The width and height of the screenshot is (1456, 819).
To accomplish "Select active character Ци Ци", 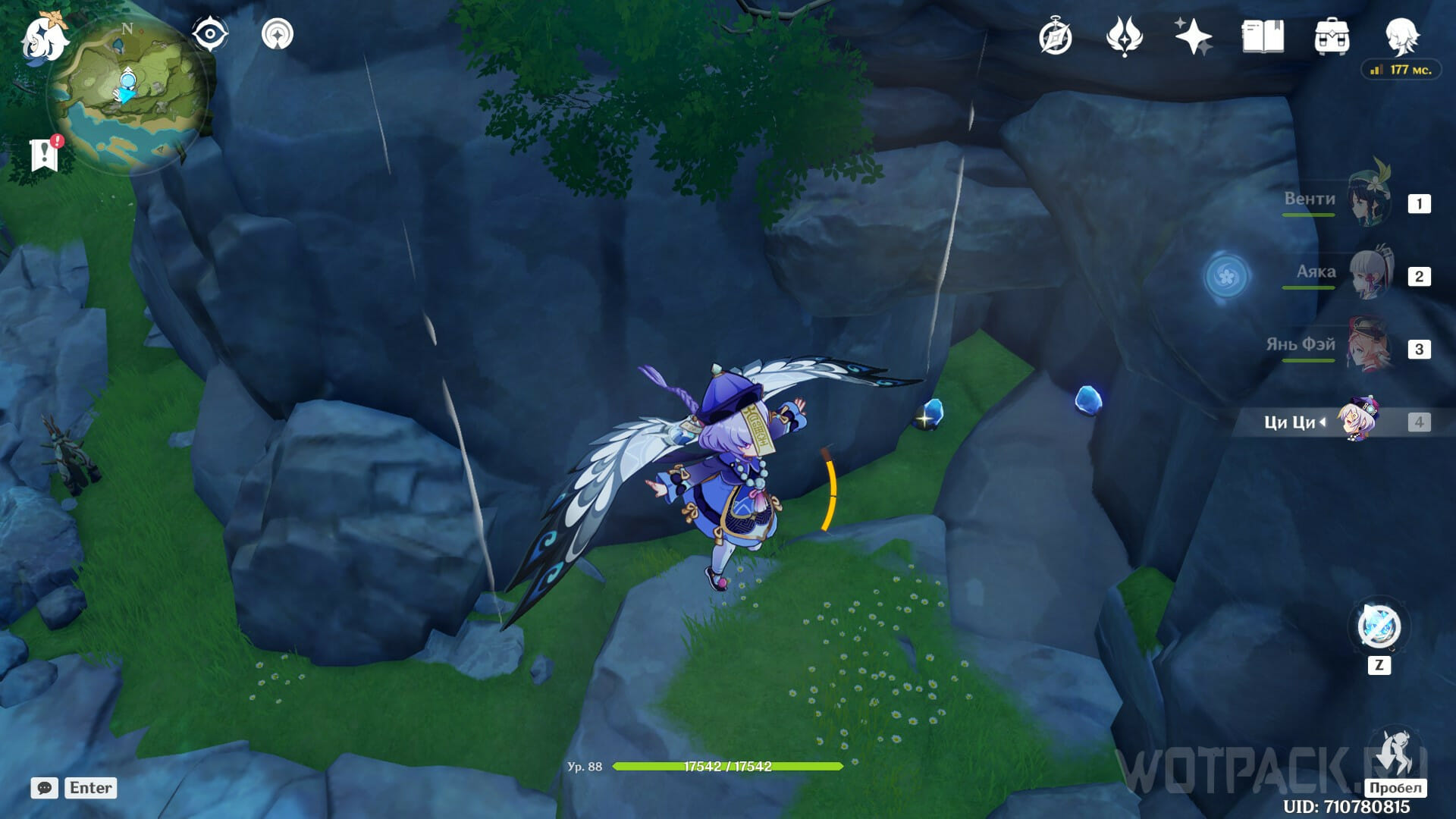I will (x=1359, y=420).
